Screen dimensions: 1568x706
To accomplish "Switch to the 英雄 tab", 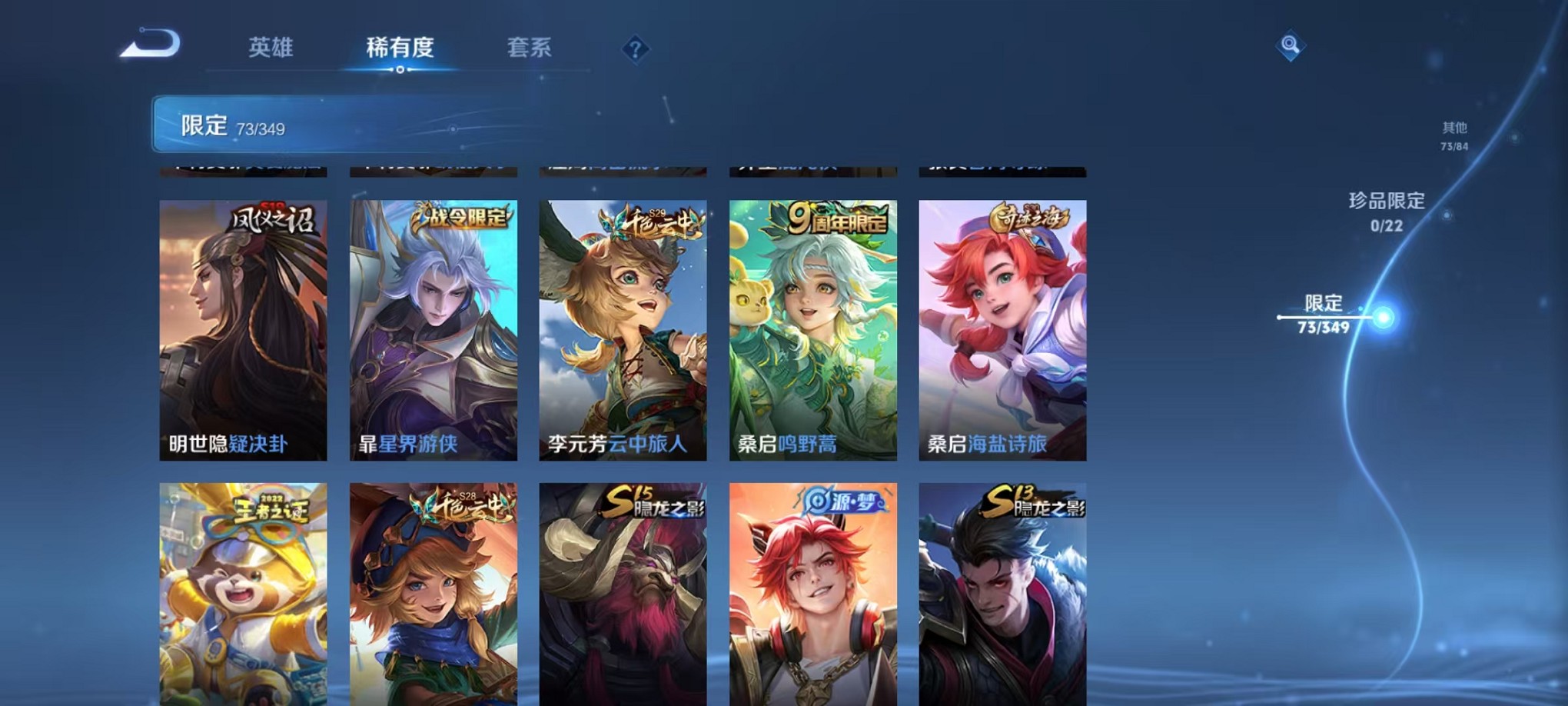I will tap(271, 48).
